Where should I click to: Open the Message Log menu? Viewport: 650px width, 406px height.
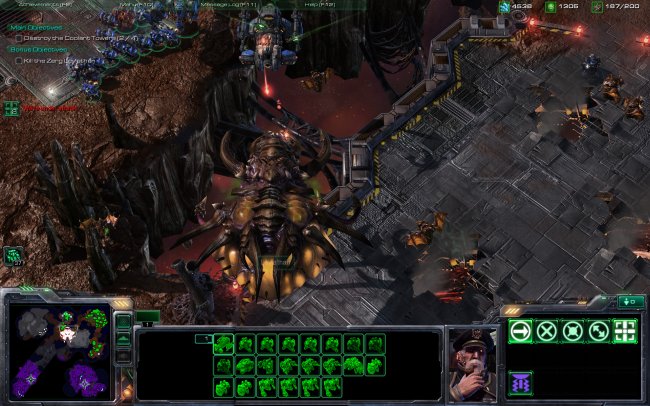point(230,5)
